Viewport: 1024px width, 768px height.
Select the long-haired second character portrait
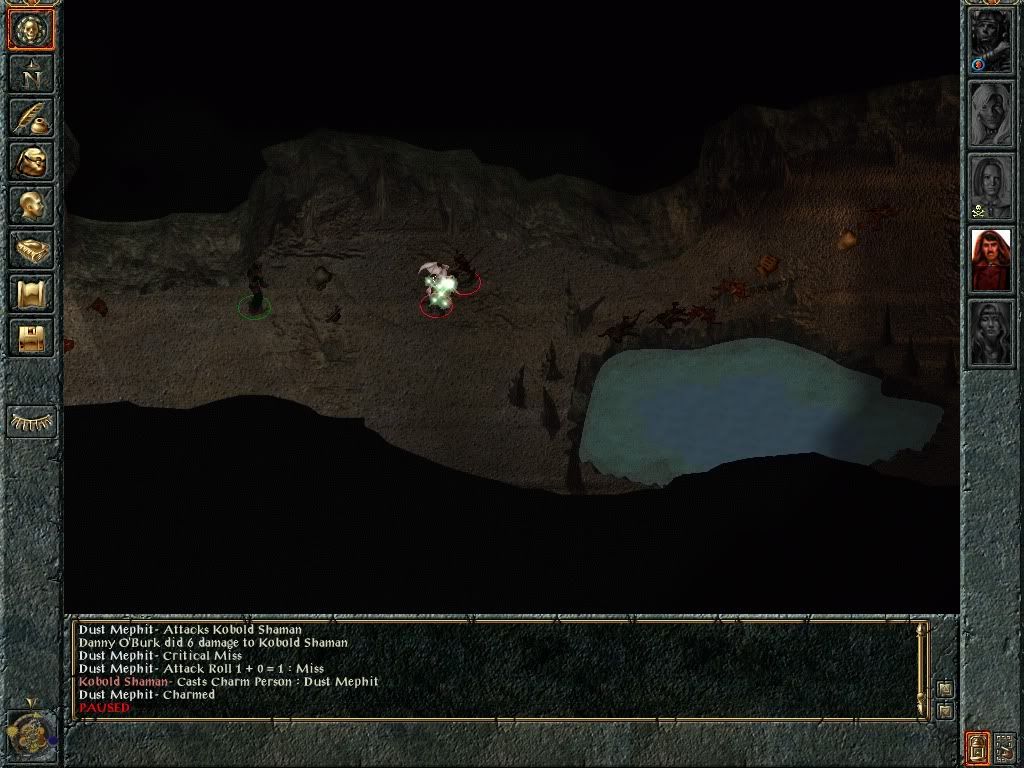(991, 114)
